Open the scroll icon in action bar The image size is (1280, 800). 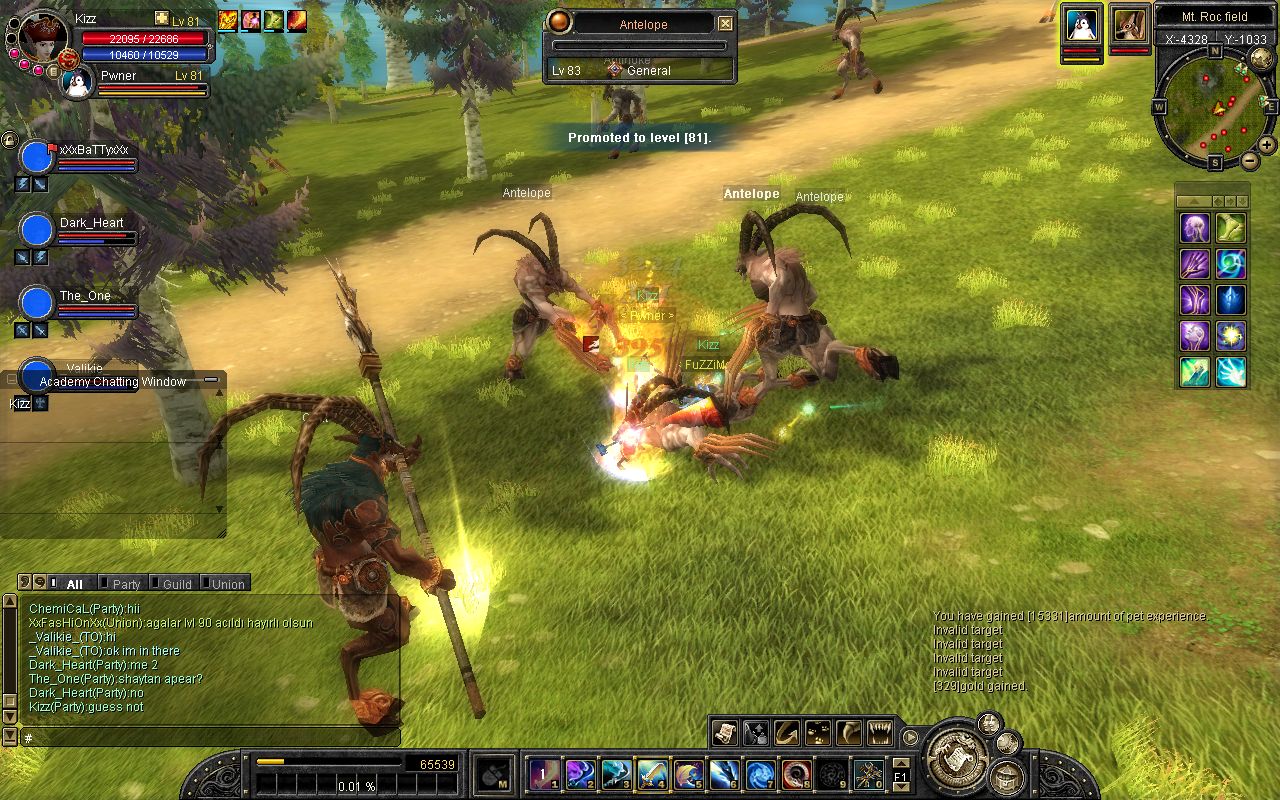[x=724, y=733]
